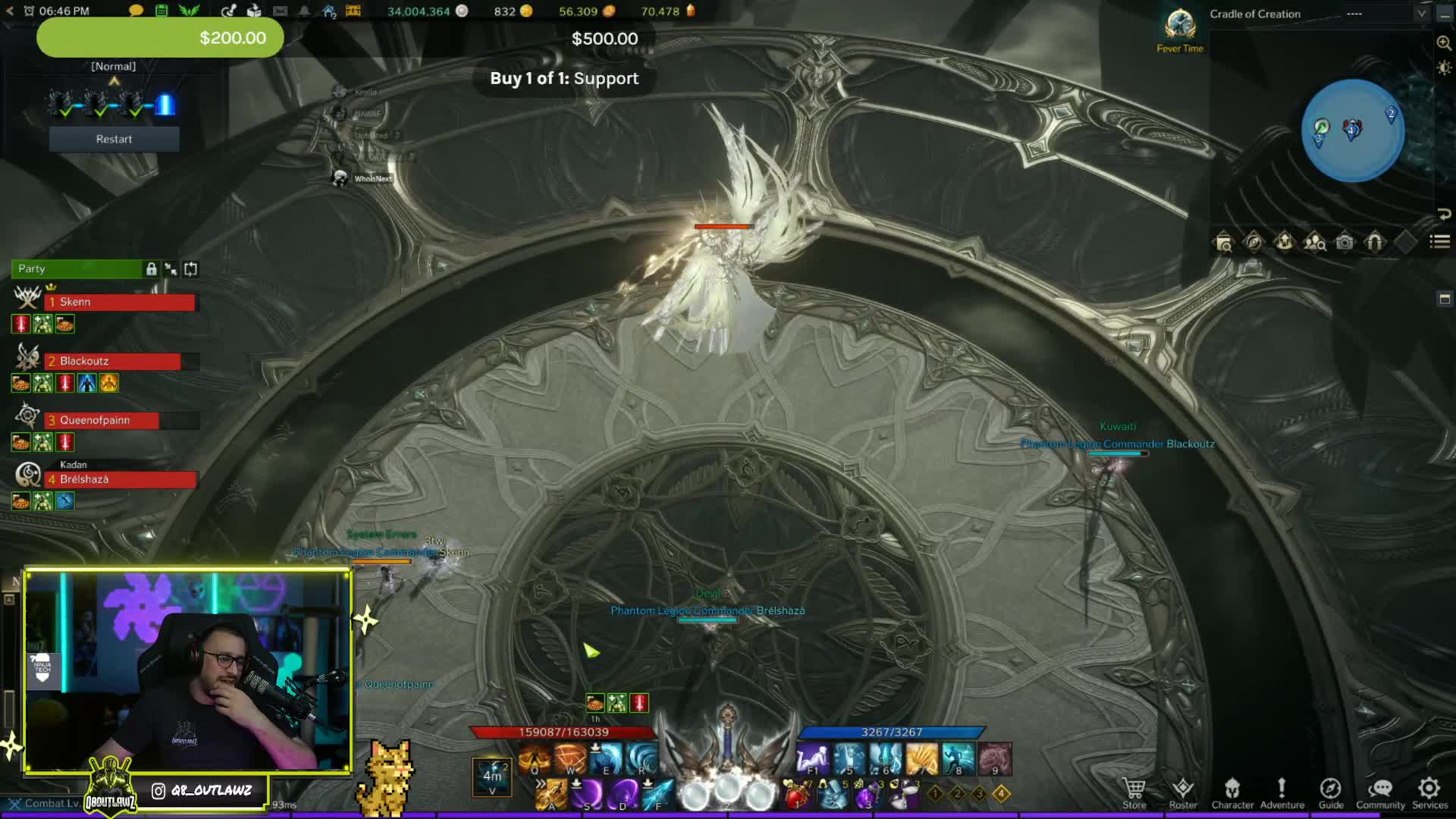Open the Services gear menu
Image resolution: width=1456 pixels, height=819 pixels.
click(x=1429, y=792)
